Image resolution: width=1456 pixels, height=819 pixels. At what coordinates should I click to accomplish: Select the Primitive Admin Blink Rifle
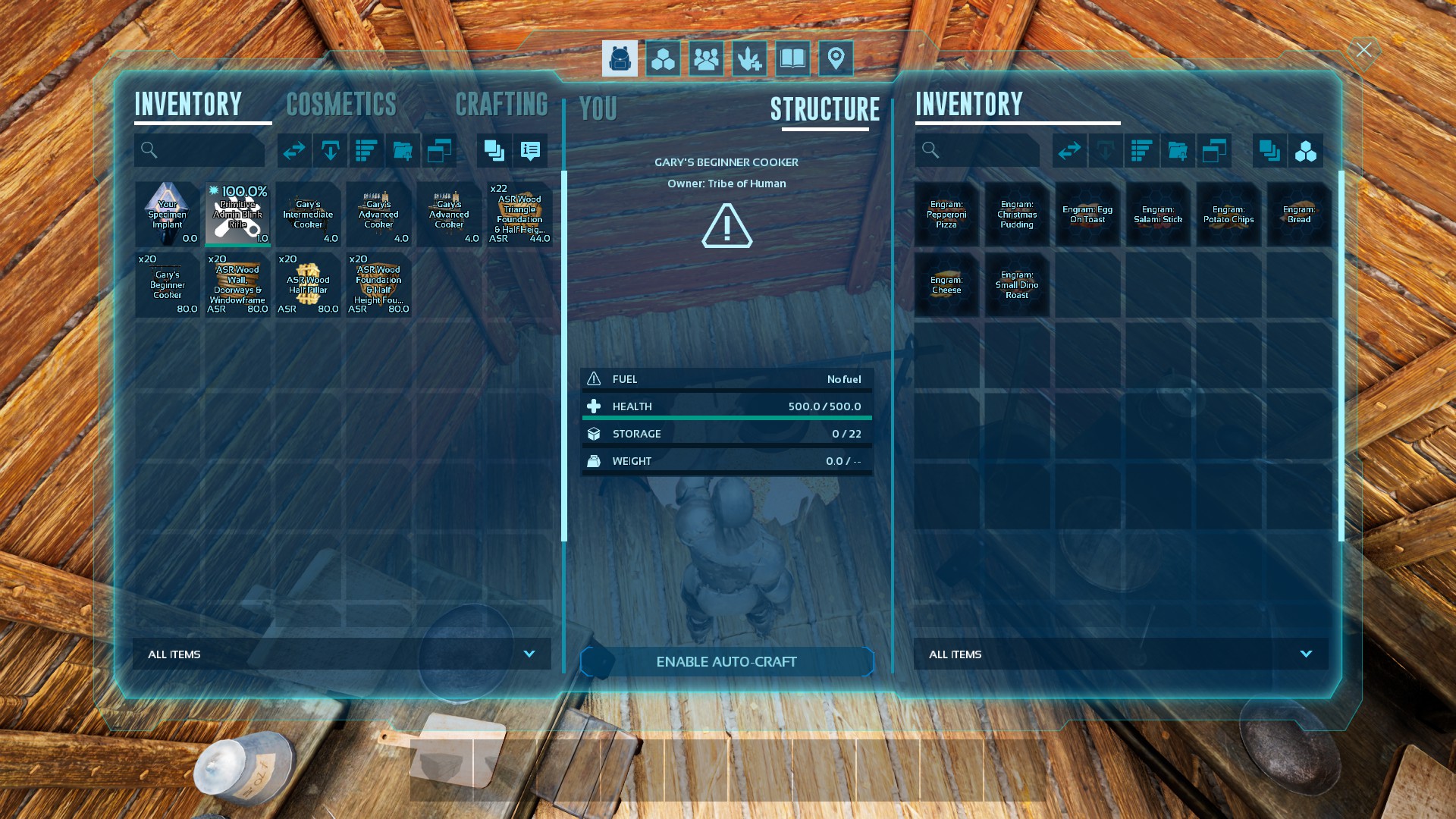pyautogui.click(x=237, y=214)
